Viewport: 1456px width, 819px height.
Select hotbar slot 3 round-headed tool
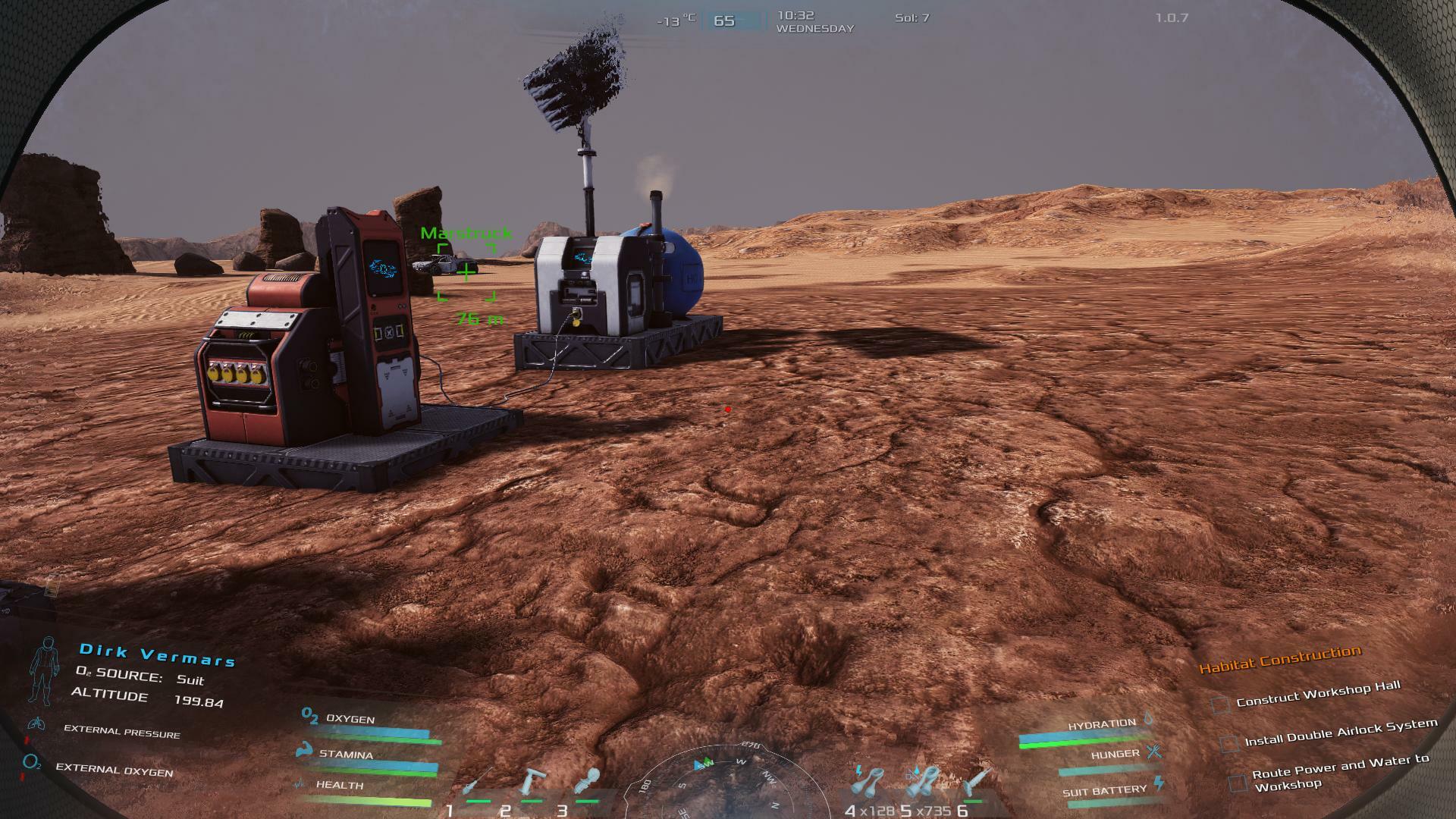coord(588,783)
